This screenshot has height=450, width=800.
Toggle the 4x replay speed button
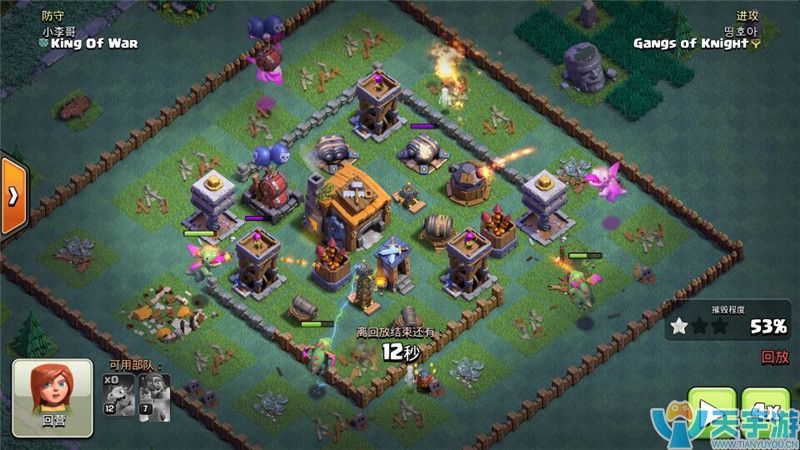[768, 410]
